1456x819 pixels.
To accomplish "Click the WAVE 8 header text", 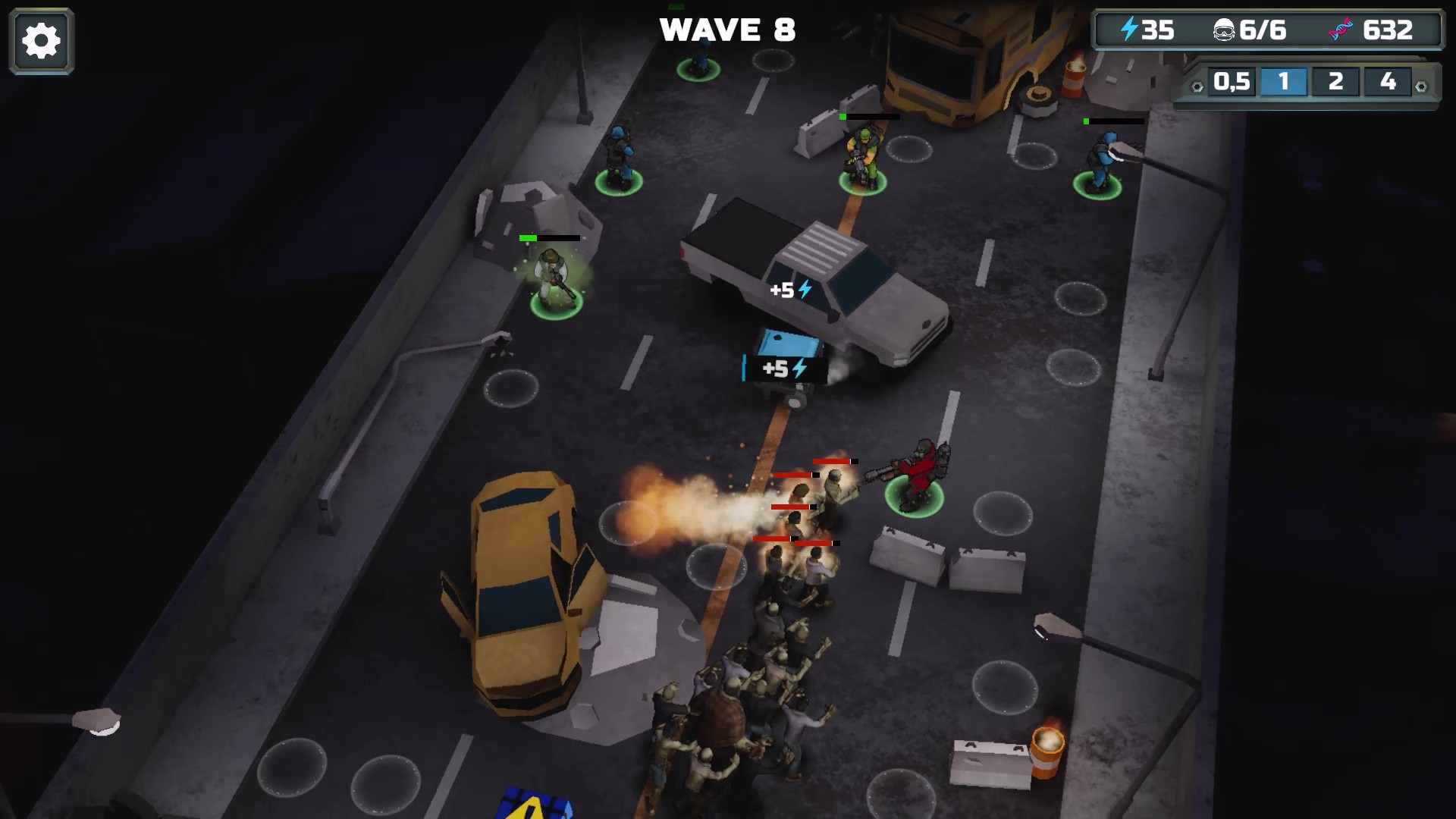I will tap(728, 30).
